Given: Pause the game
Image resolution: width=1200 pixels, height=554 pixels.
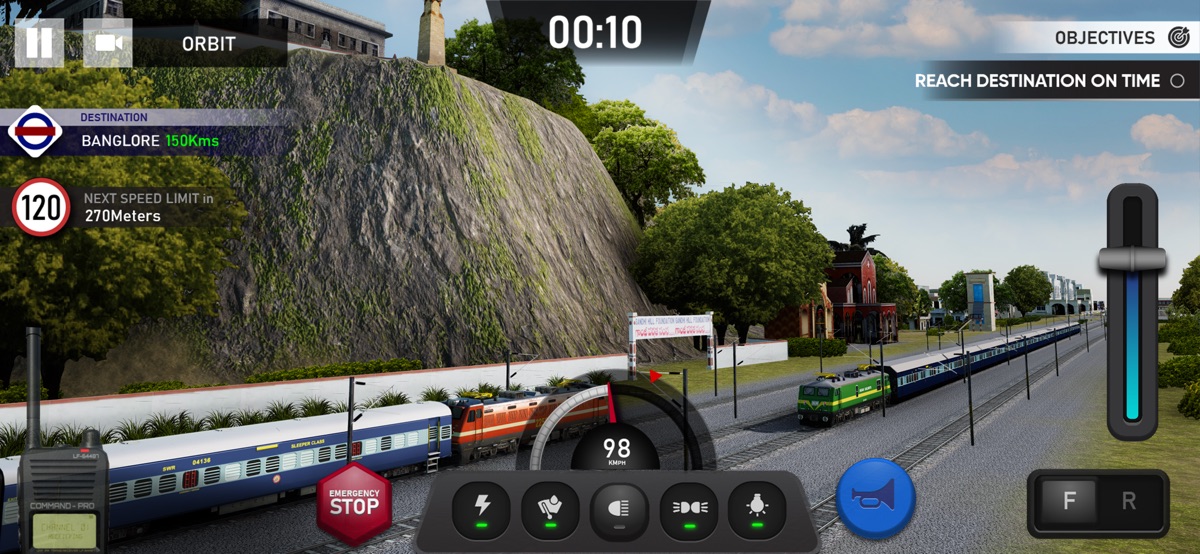Looking at the screenshot, I should pos(39,43).
